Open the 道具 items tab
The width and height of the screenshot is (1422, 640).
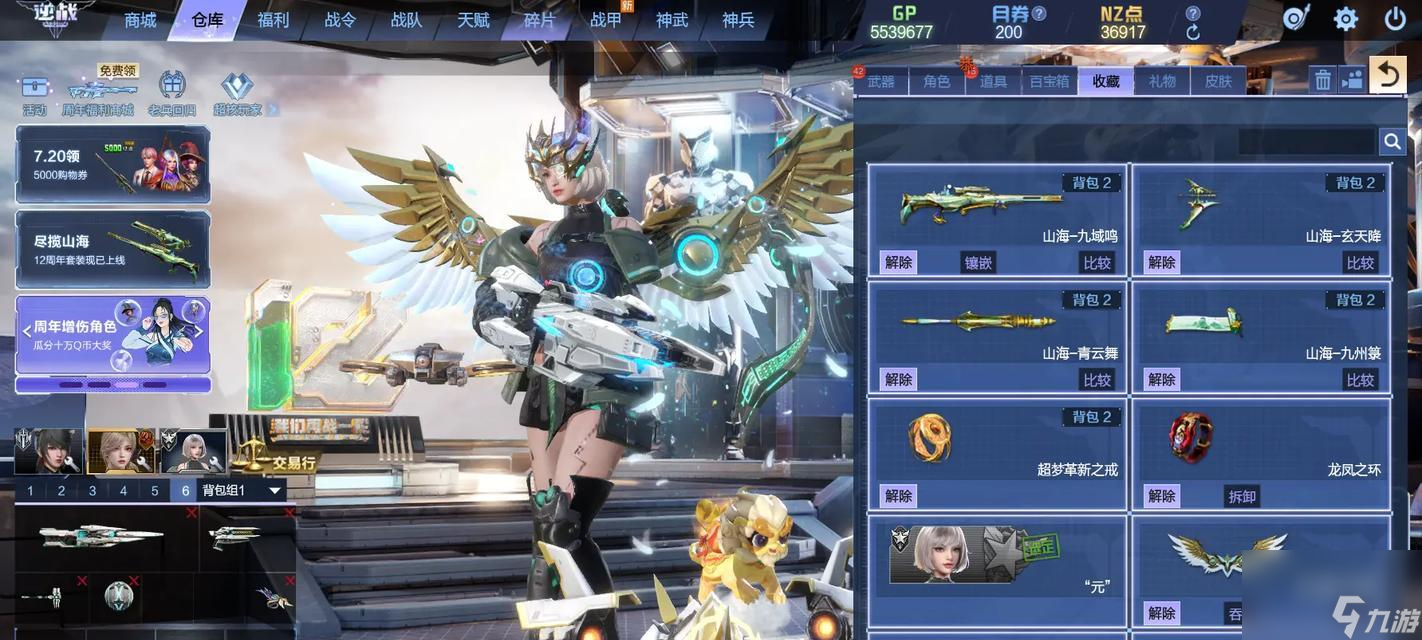tap(993, 81)
